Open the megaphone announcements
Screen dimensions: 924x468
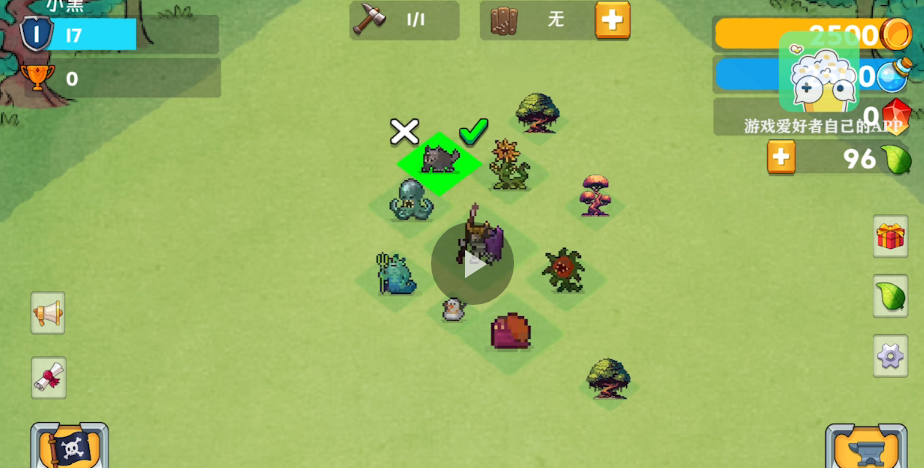[x=48, y=313]
